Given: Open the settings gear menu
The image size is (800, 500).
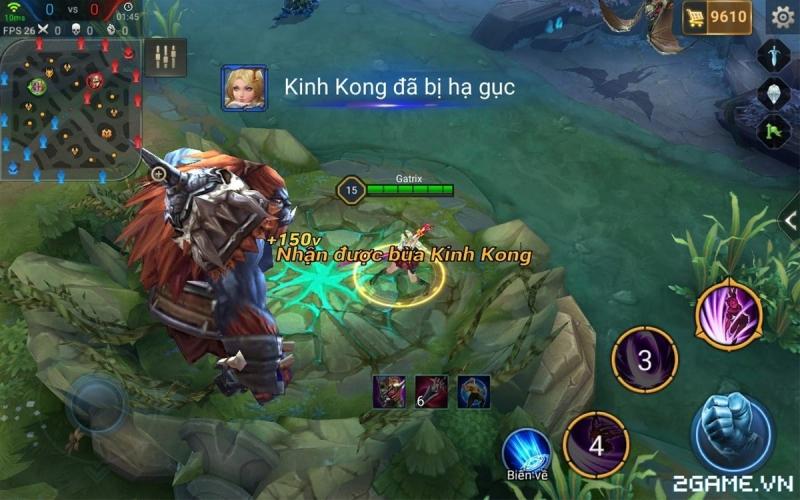Looking at the screenshot, I should tap(782, 17).
